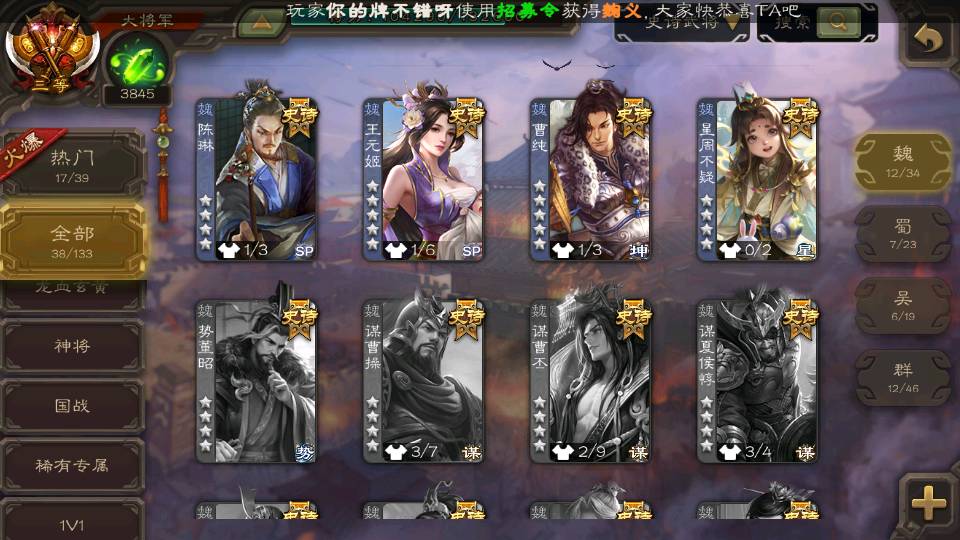Filter by the 蜀 faction

tap(903, 234)
